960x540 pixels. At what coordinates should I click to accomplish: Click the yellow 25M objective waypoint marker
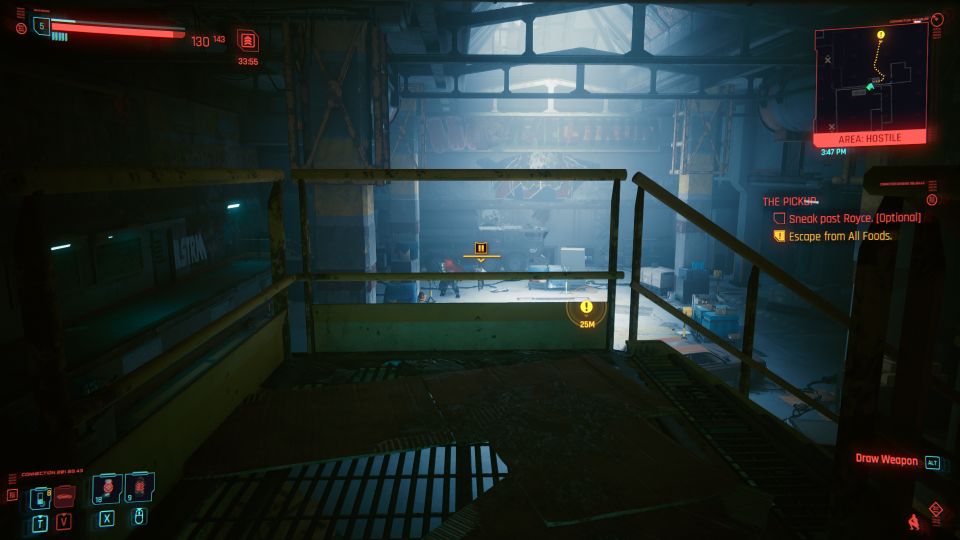point(586,309)
